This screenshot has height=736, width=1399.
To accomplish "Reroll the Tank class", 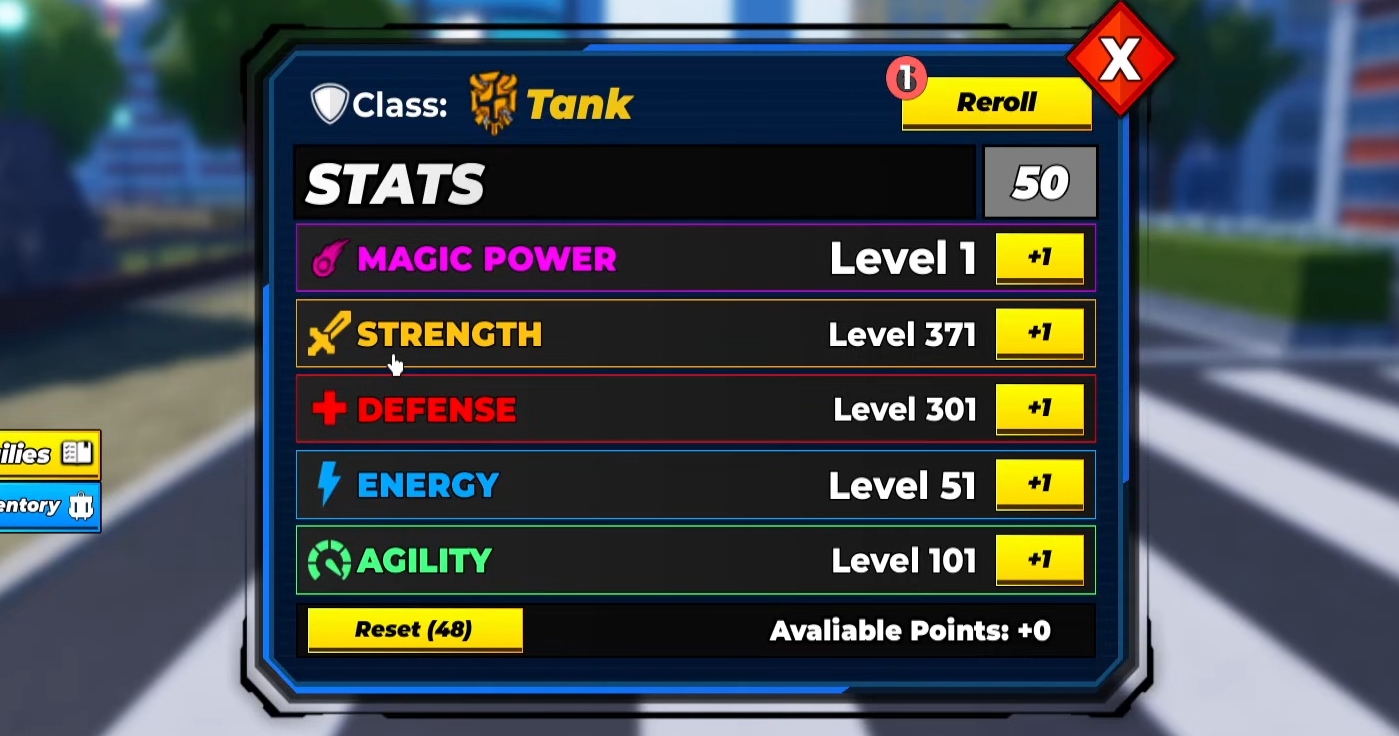I will tap(996, 103).
